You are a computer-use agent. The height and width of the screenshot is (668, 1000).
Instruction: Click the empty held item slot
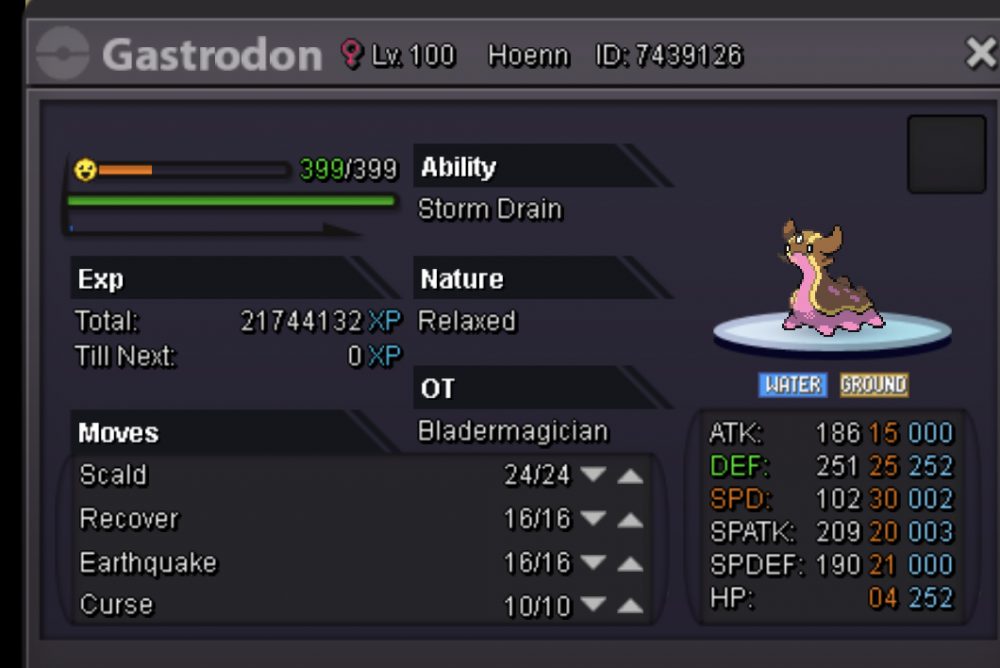click(x=946, y=154)
